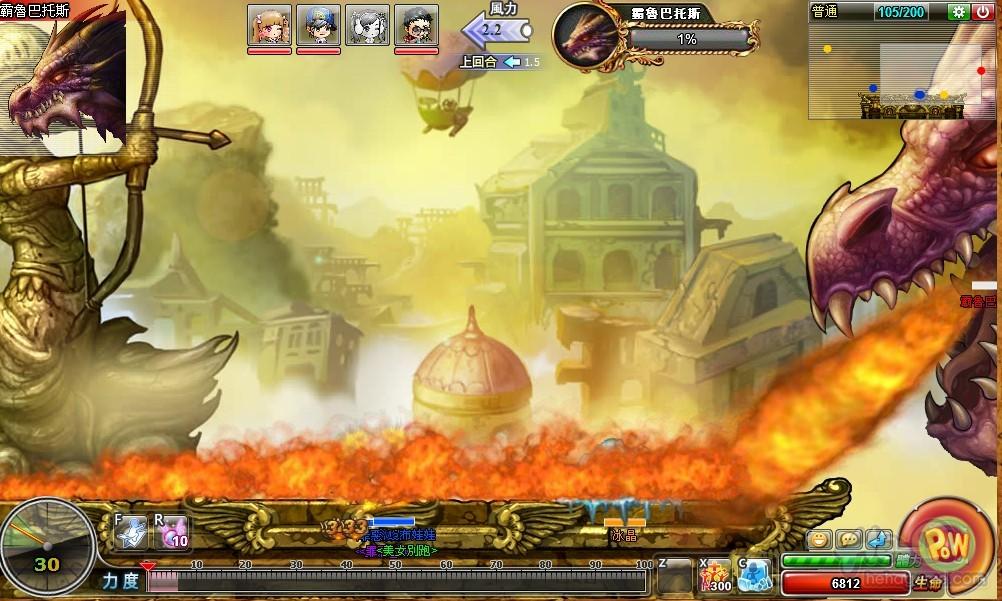The image size is (1002, 601).
Task: Open the green gear settings button
Action: coord(959,12)
